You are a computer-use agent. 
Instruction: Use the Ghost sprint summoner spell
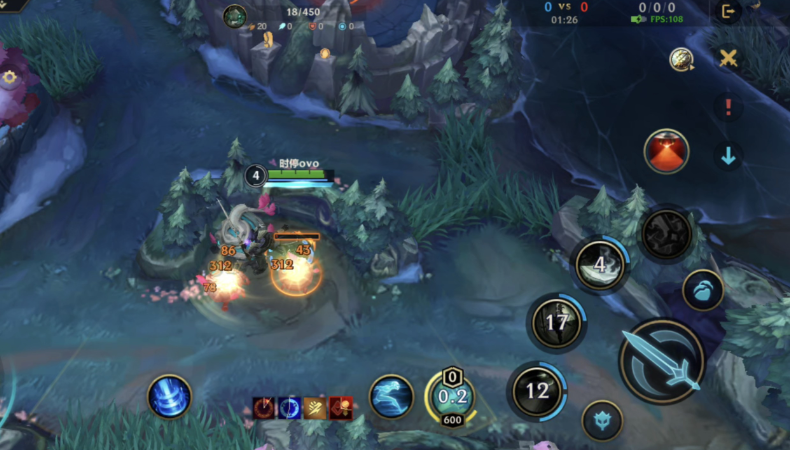(x=391, y=397)
